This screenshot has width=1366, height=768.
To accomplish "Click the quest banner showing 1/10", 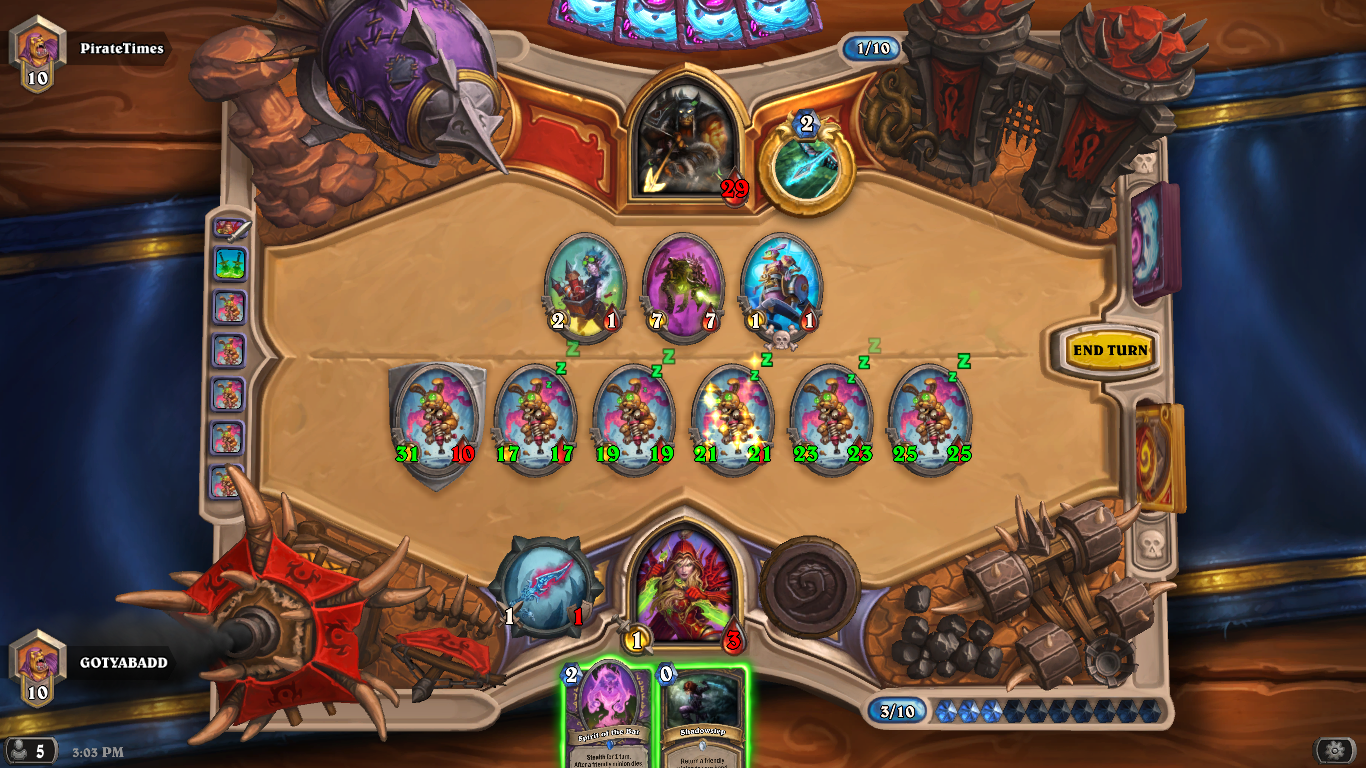I will click(869, 49).
